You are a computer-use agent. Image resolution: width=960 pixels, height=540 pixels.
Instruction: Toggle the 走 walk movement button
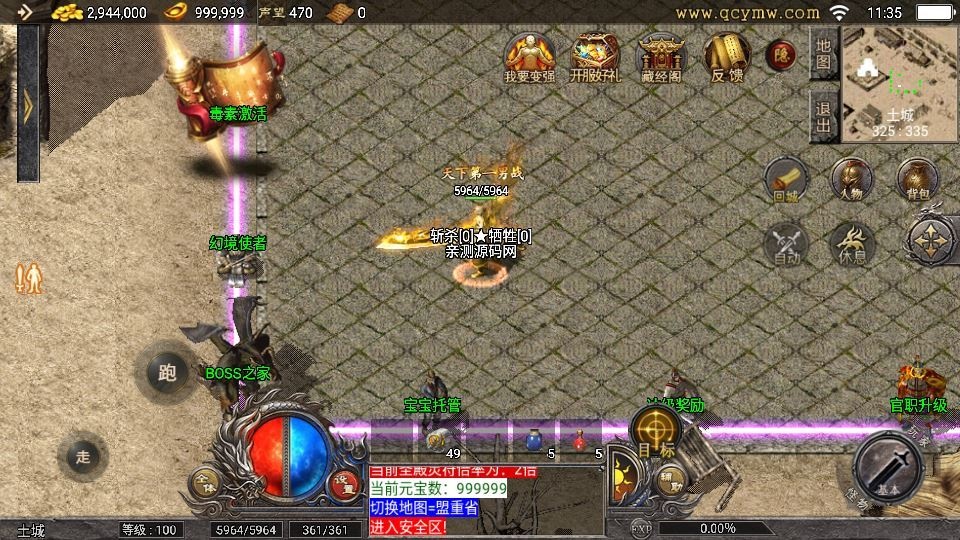84,456
